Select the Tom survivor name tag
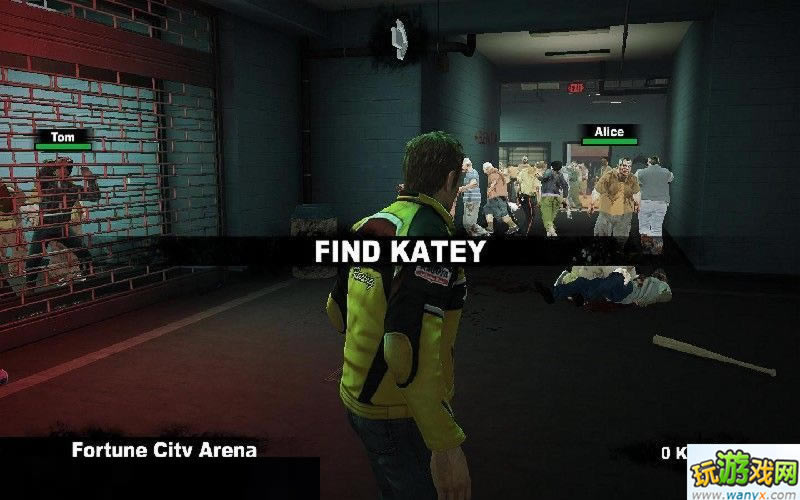This screenshot has width=800, height=500. [x=62, y=136]
